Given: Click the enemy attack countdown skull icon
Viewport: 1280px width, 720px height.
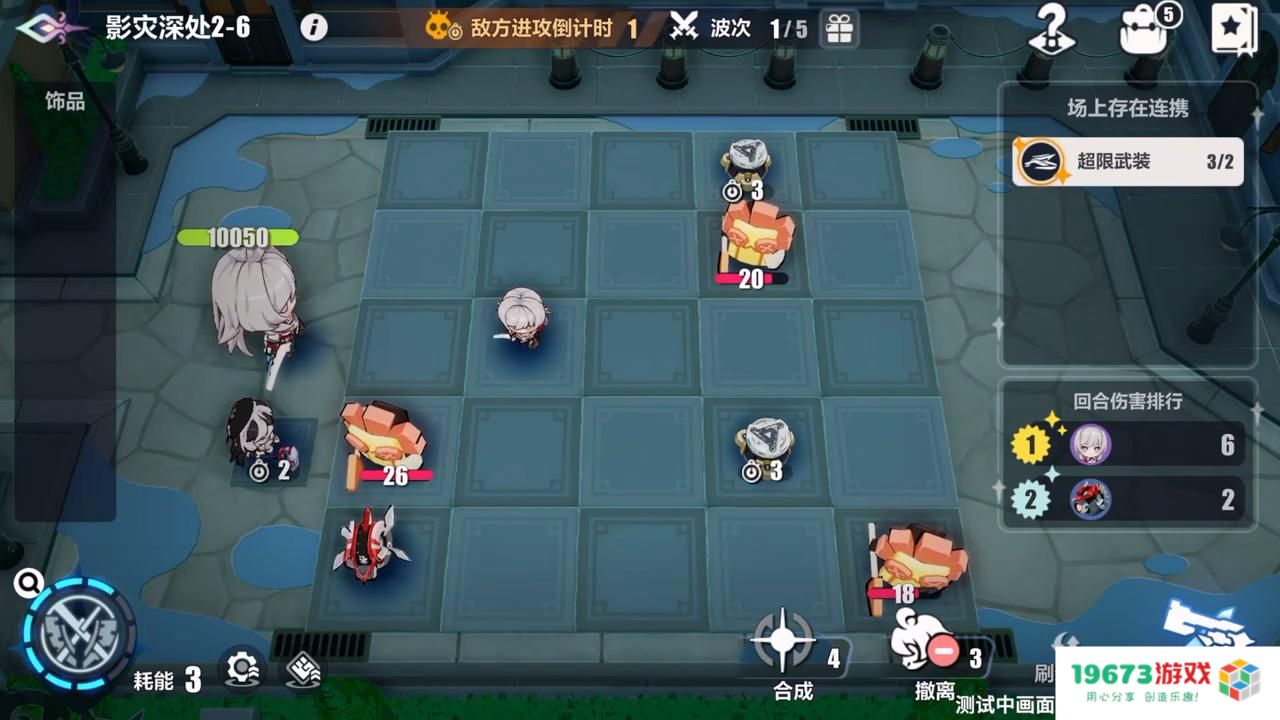Looking at the screenshot, I should [439, 29].
